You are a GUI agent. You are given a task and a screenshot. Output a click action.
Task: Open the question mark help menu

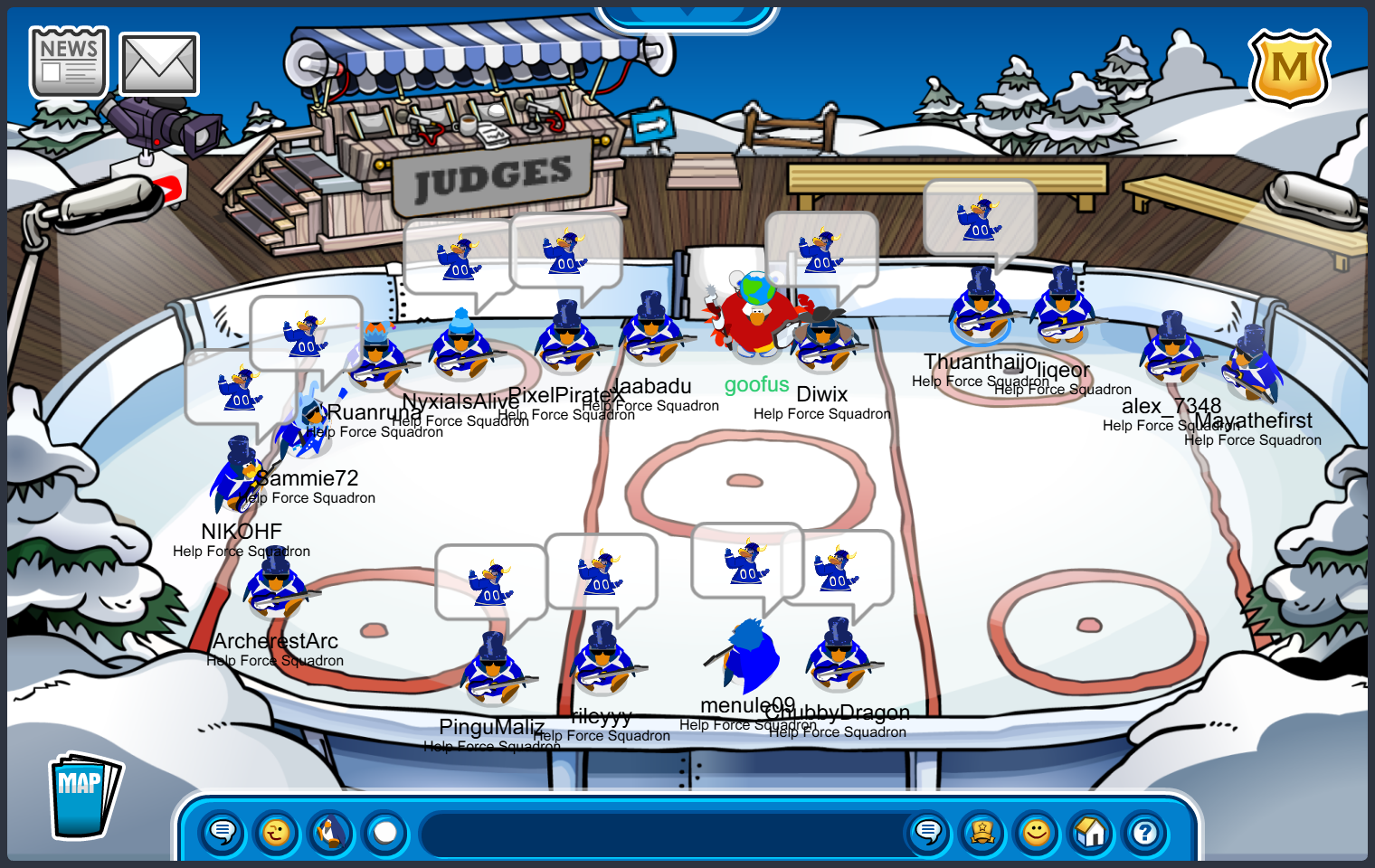pos(1145,832)
